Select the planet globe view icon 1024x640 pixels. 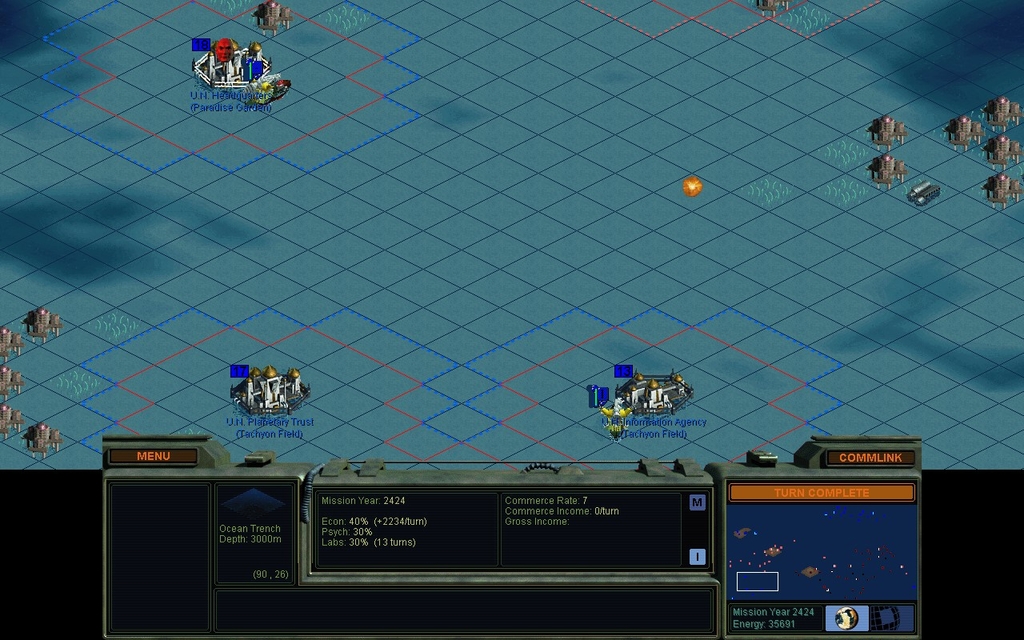[847, 617]
